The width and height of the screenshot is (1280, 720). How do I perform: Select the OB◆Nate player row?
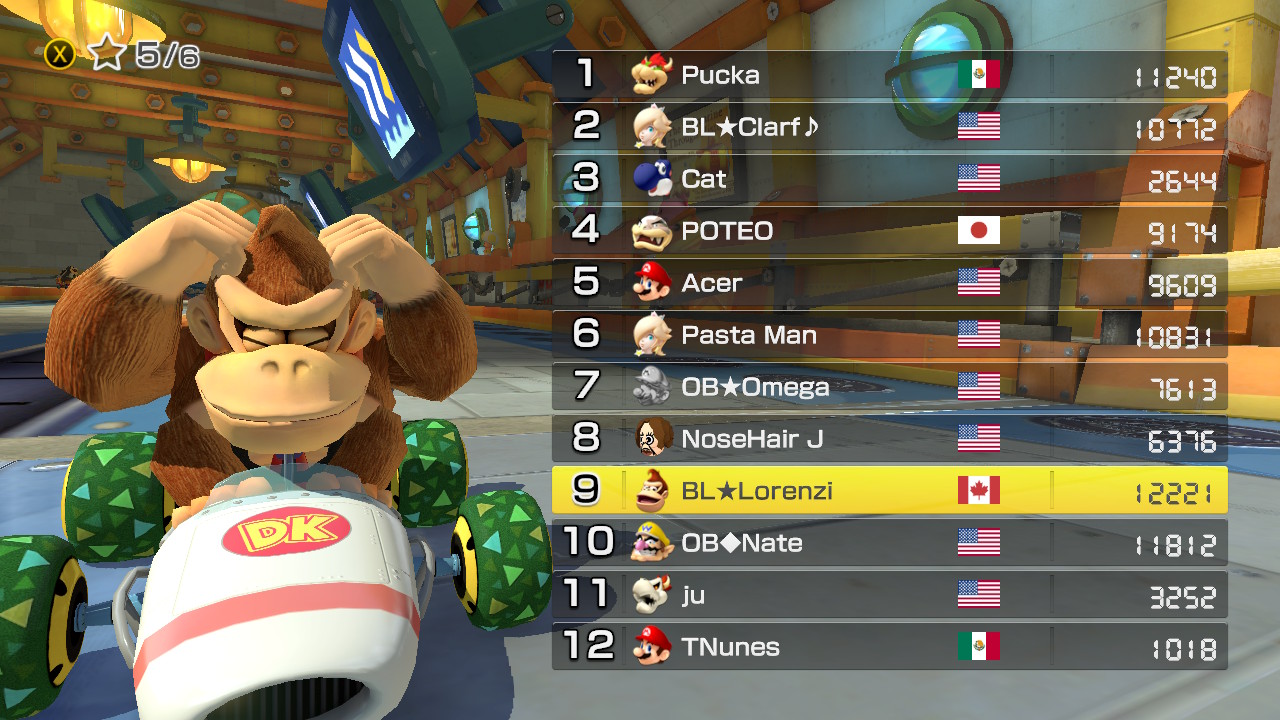pyautogui.click(x=889, y=543)
